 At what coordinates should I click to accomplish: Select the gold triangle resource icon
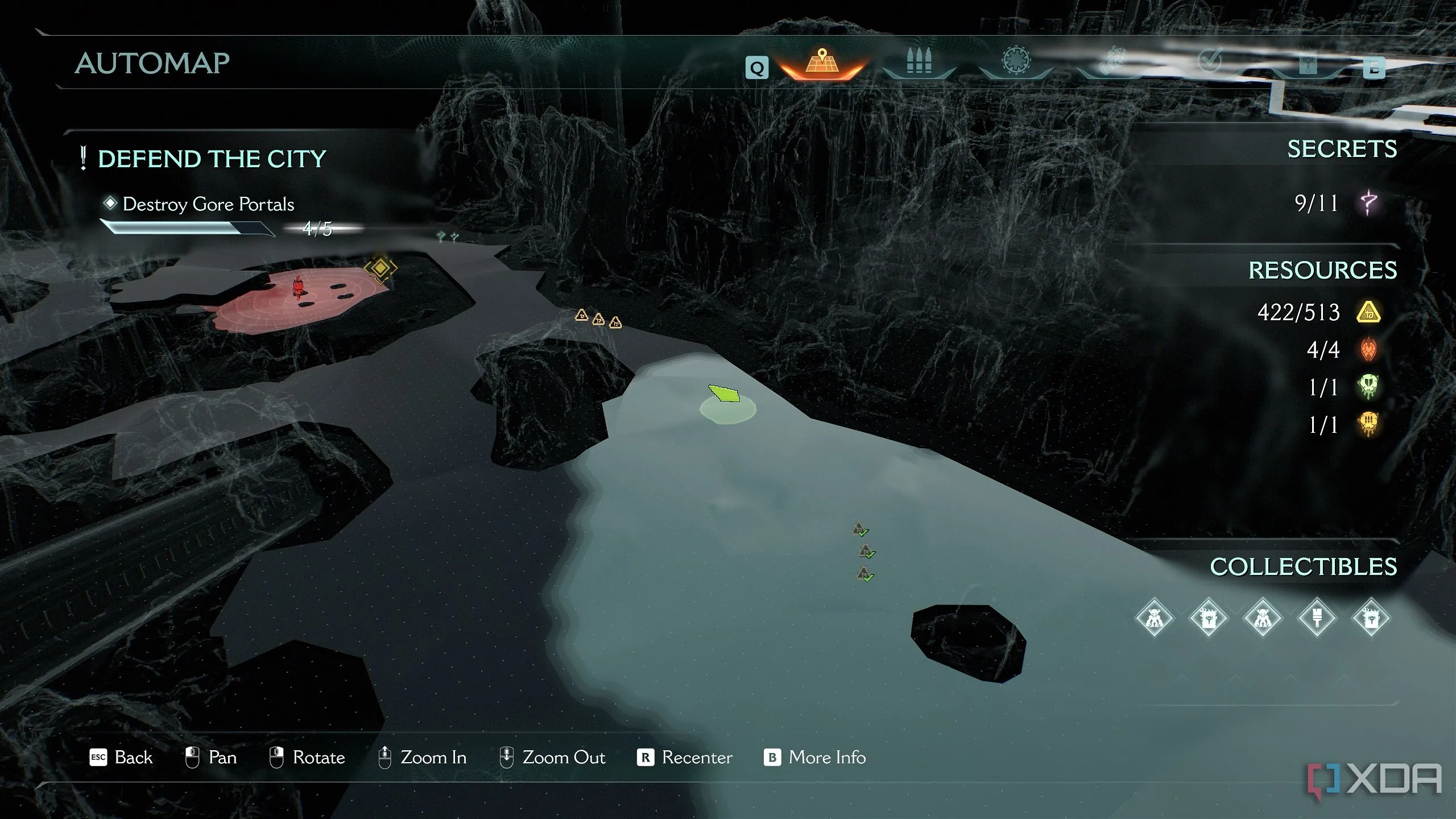1368,312
